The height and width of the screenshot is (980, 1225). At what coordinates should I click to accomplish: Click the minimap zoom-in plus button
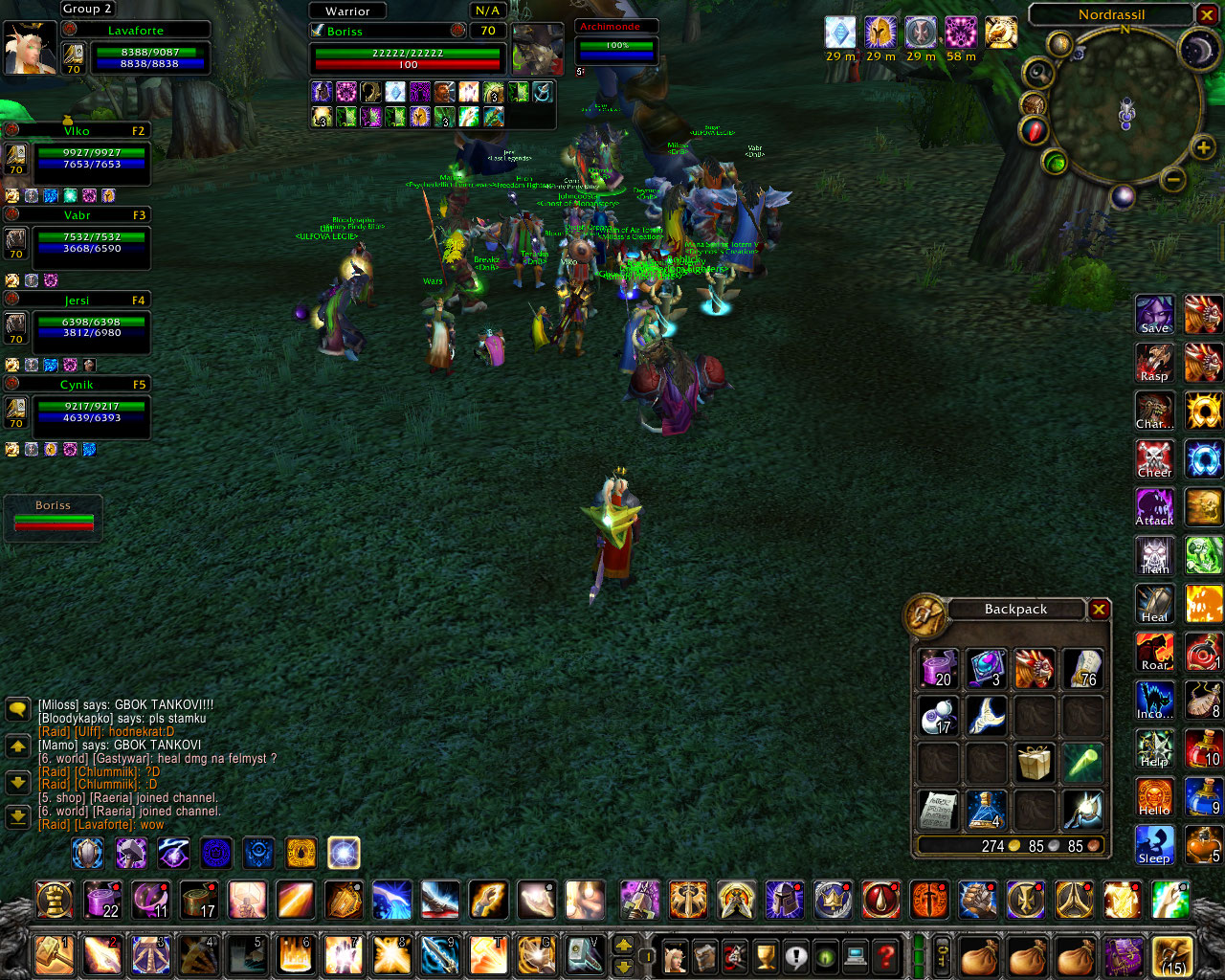point(1203,147)
